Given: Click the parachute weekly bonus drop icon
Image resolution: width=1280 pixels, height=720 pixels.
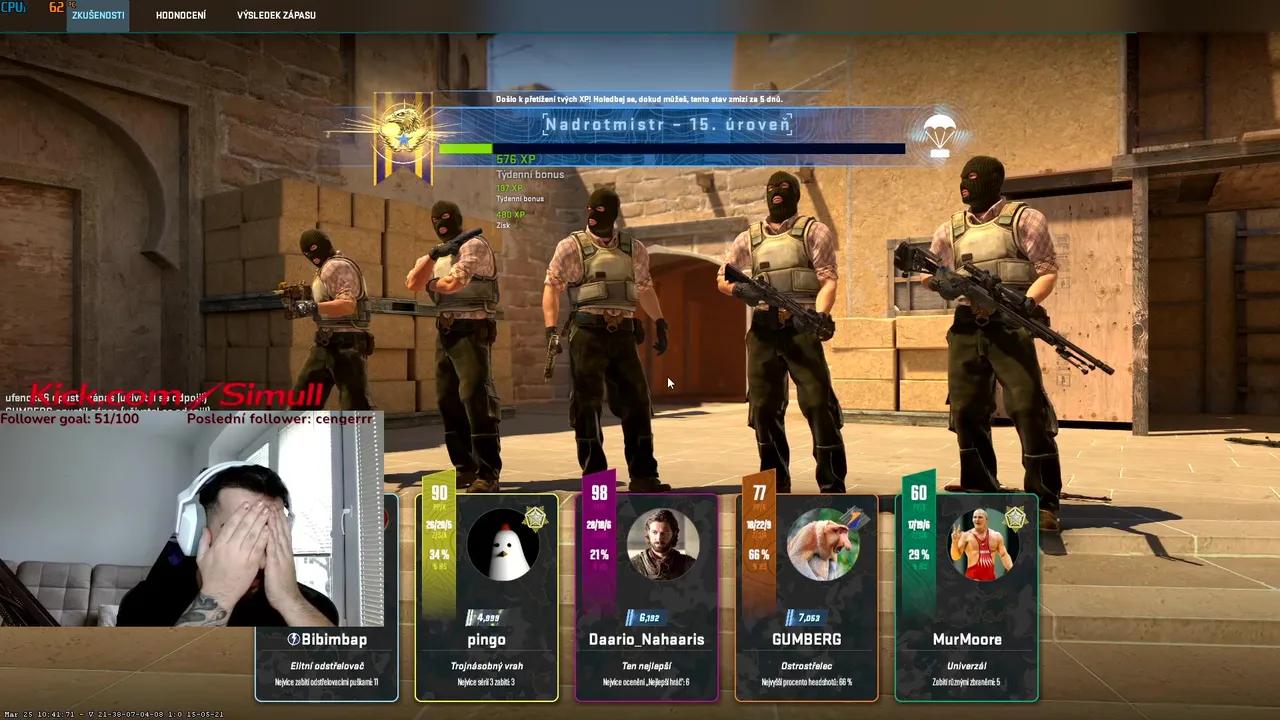Looking at the screenshot, I should (x=937, y=136).
